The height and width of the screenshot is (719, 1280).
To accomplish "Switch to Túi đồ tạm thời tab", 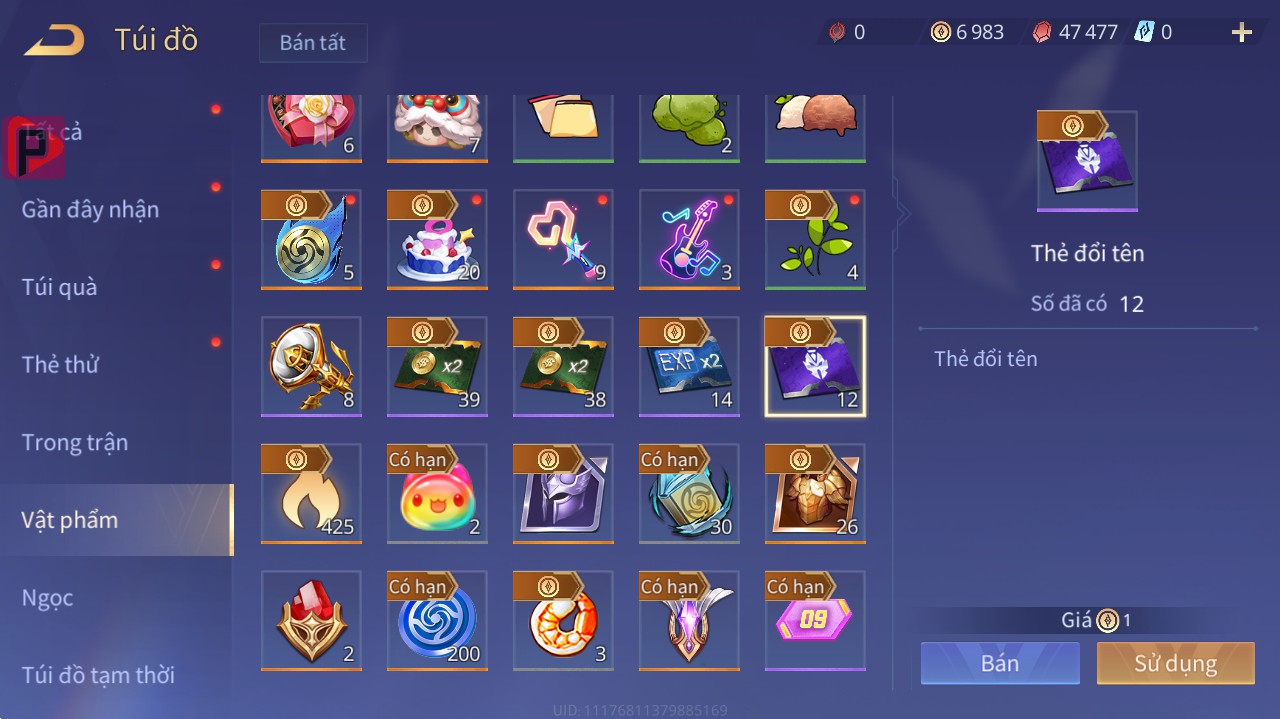I will click(98, 675).
